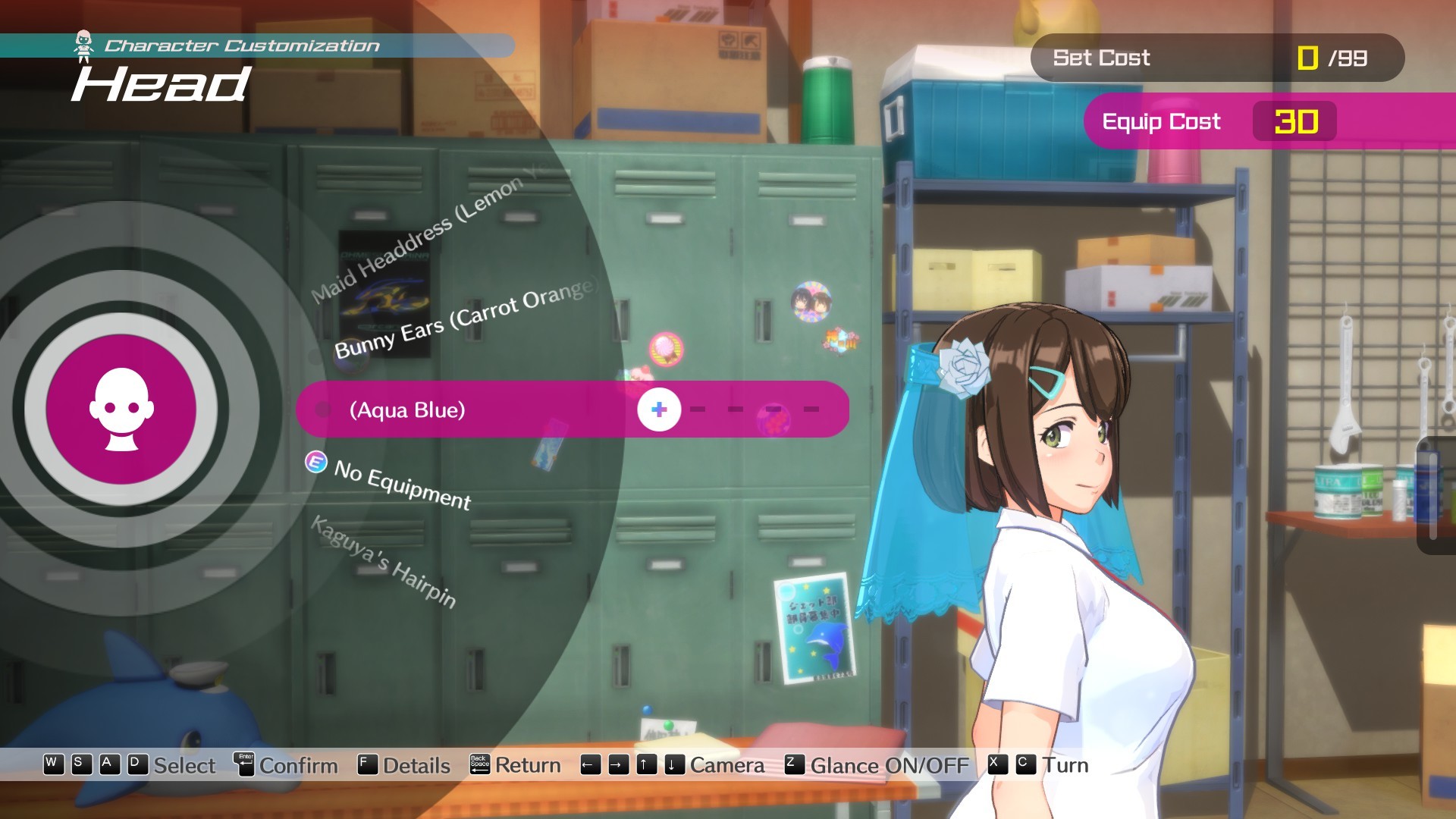1456x819 pixels.
Task: Click the Enter key icon beside Confirm
Action: (243, 765)
